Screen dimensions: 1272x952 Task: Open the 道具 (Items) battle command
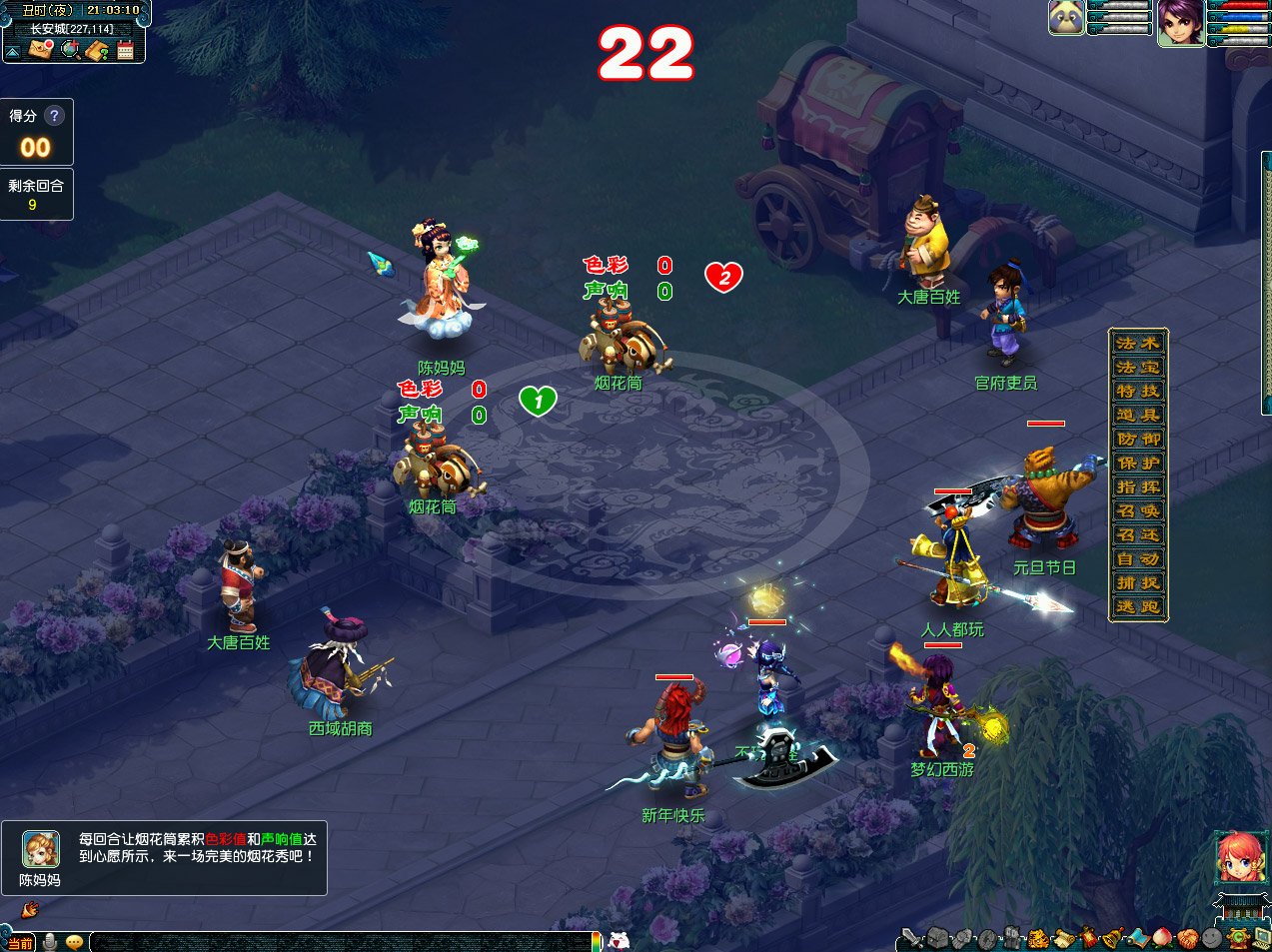pos(1138,416)
